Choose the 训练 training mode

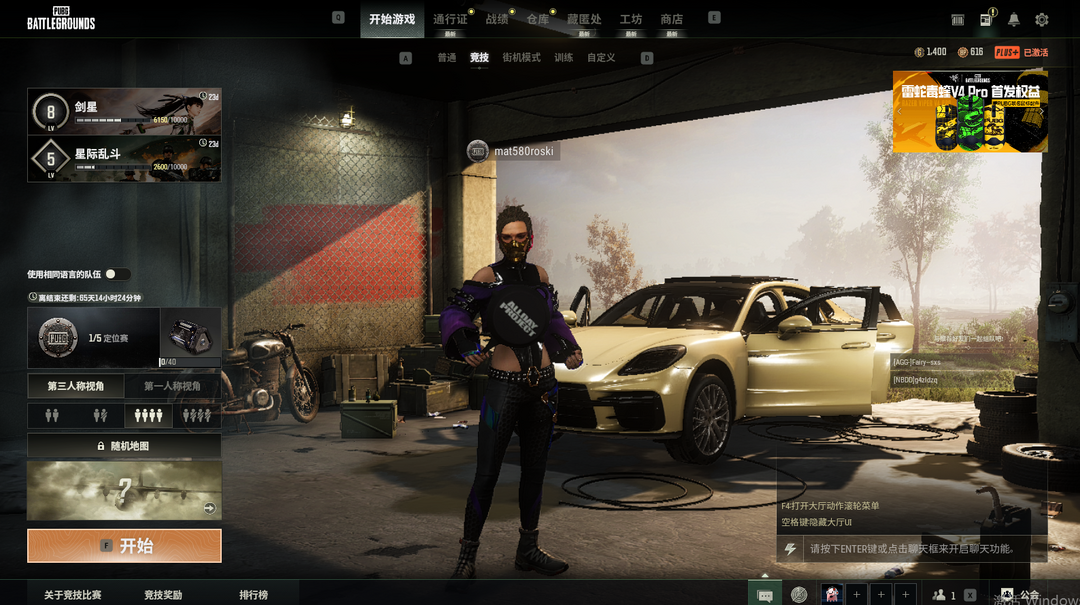564,58
